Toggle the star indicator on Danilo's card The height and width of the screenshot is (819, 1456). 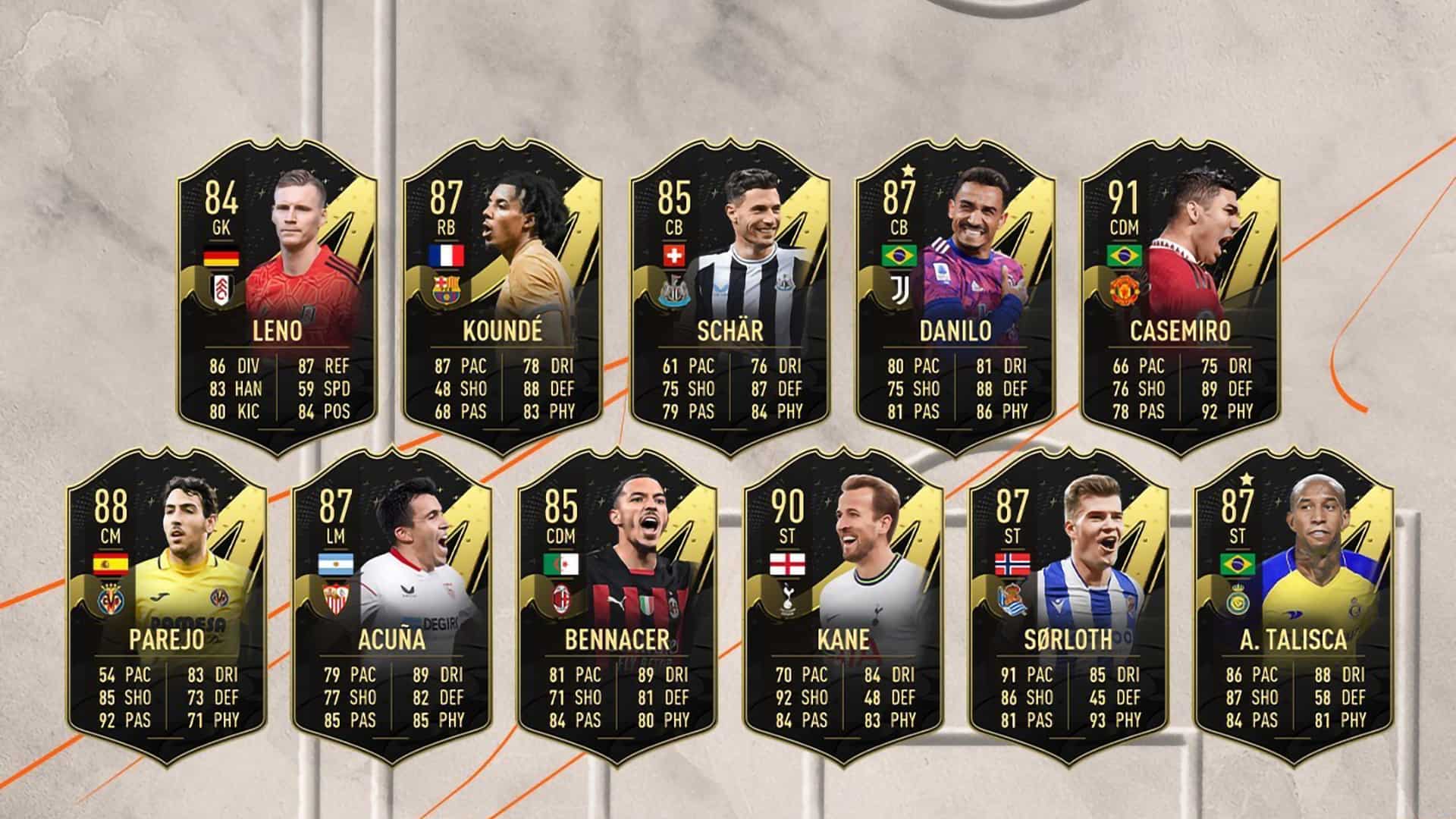909,171
